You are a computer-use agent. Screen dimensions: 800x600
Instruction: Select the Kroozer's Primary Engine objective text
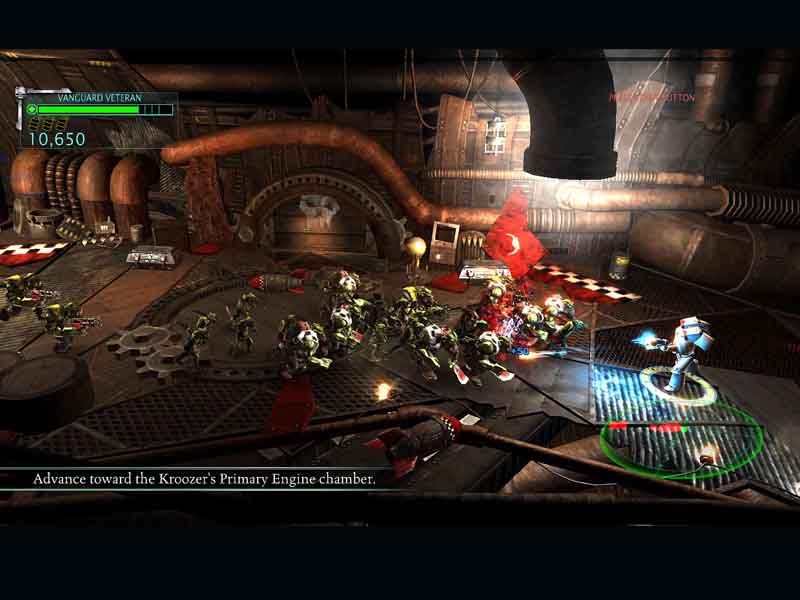pos(204,479)
